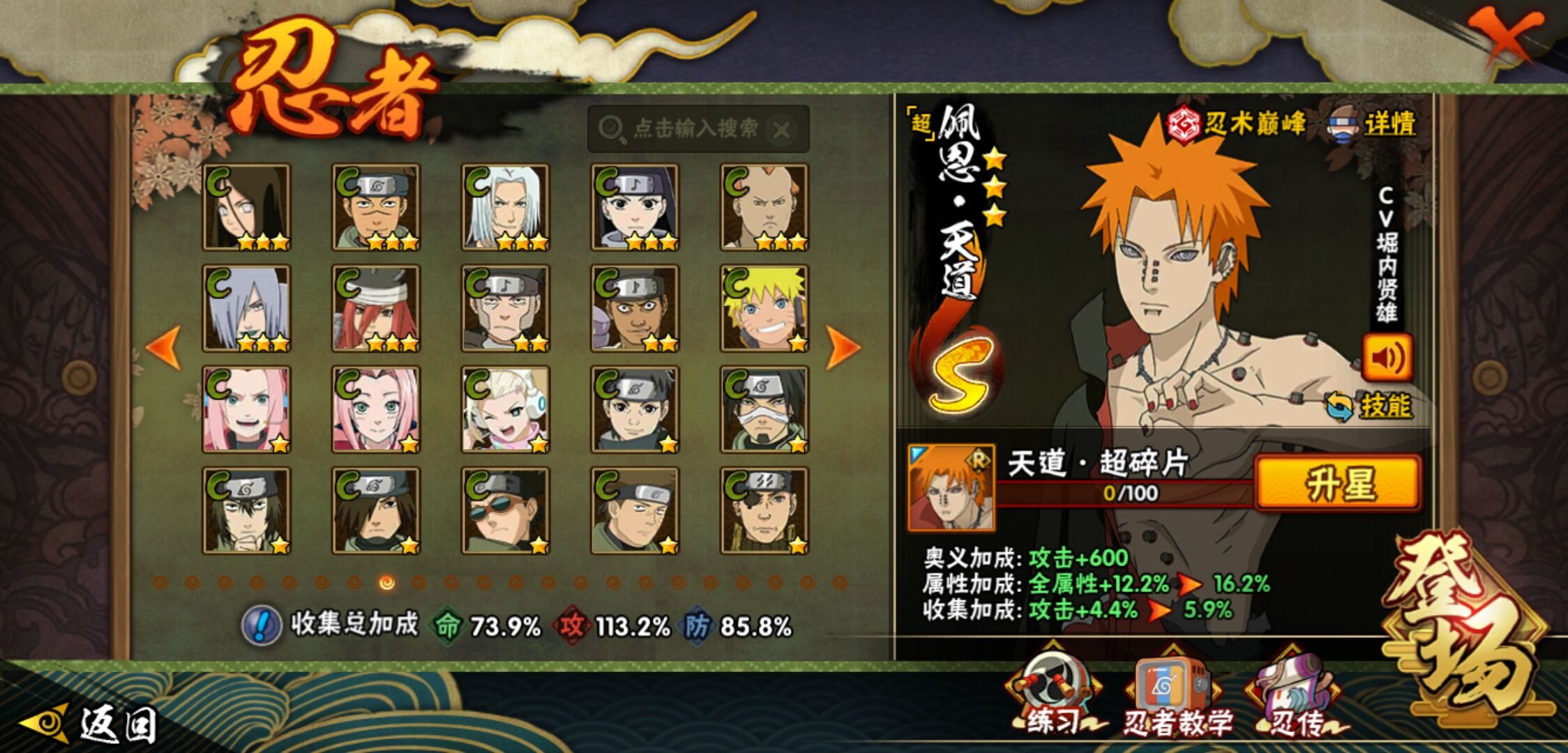Open the 忍术巅峰 ninjutsu peak panel
The height and width of the screenshot is (753, 1568).
(x=1237, y=125)
